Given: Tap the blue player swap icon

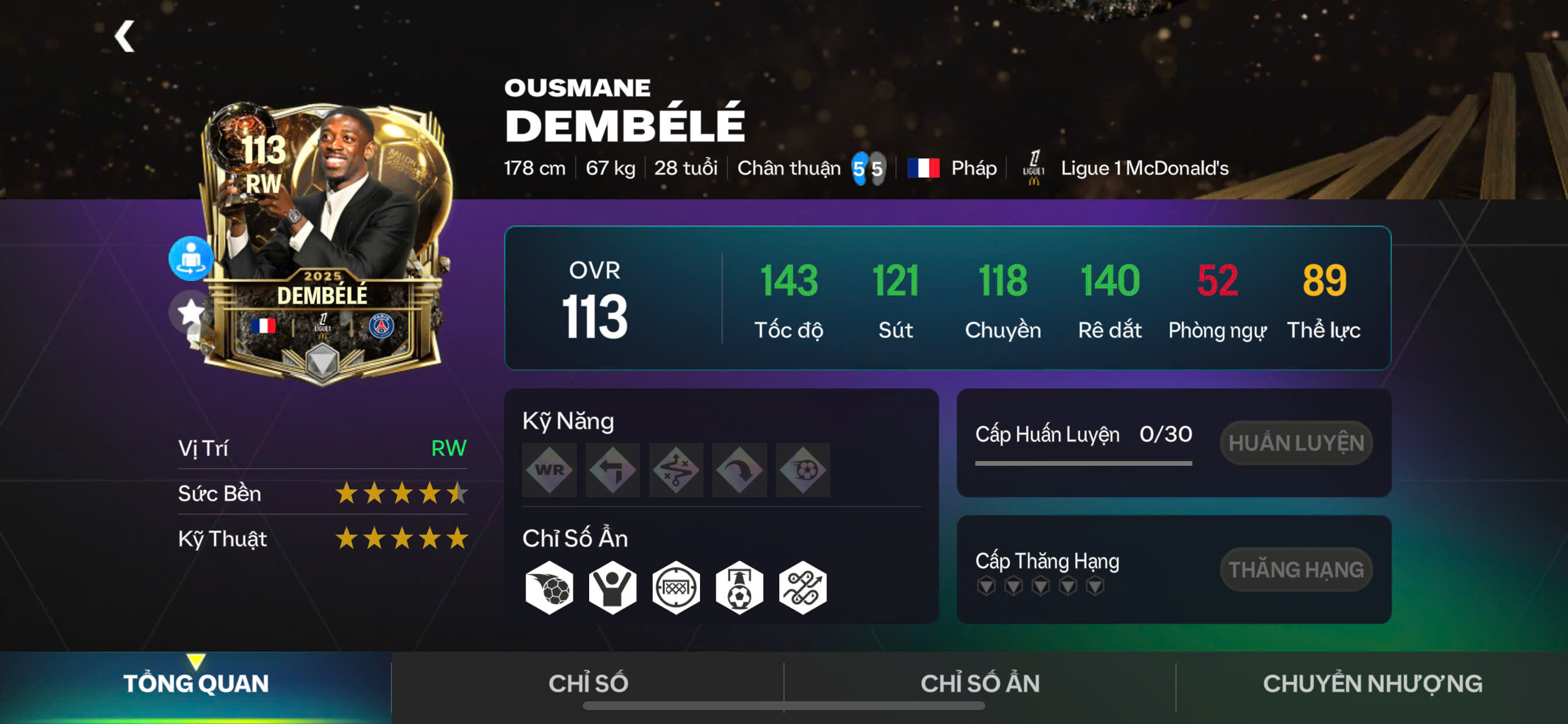Looking at the screenshot, I should [x=191, y=258].
